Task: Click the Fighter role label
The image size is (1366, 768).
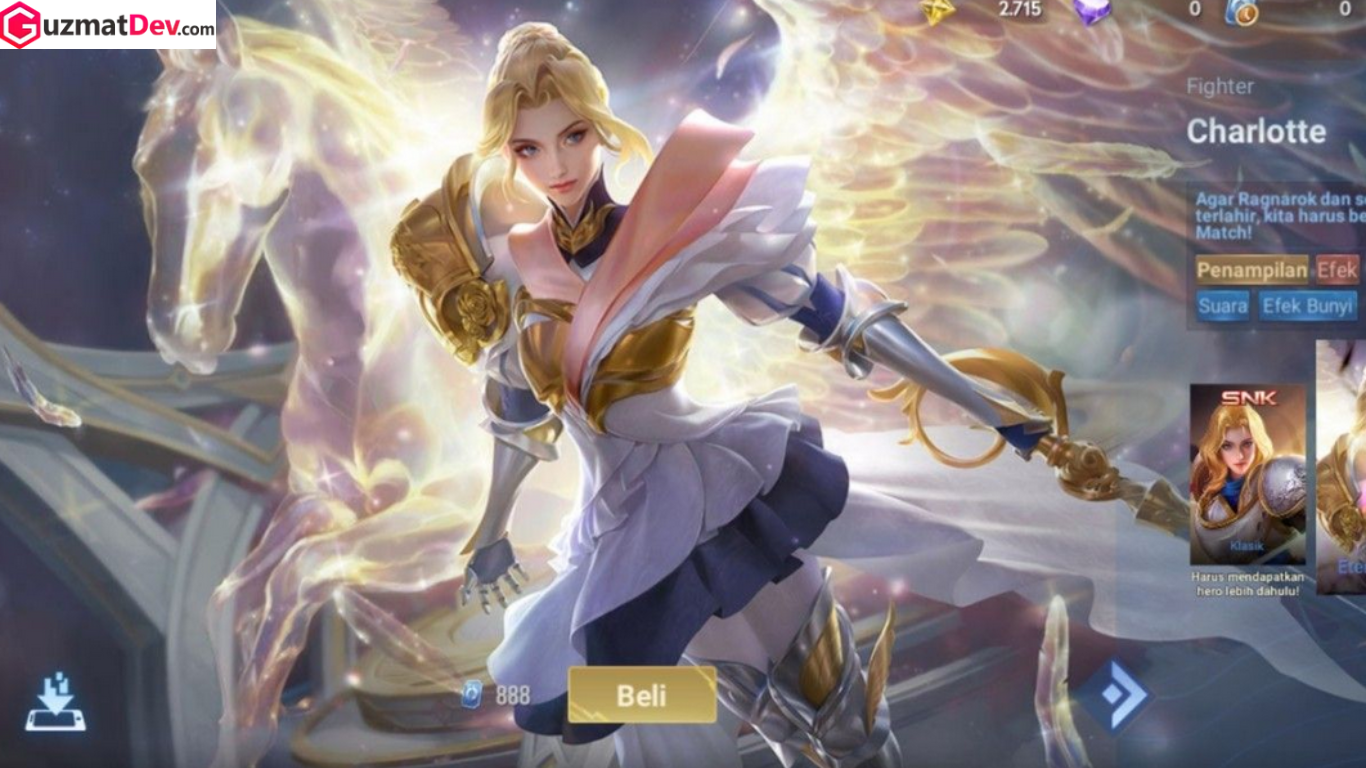Action: 1218,86
